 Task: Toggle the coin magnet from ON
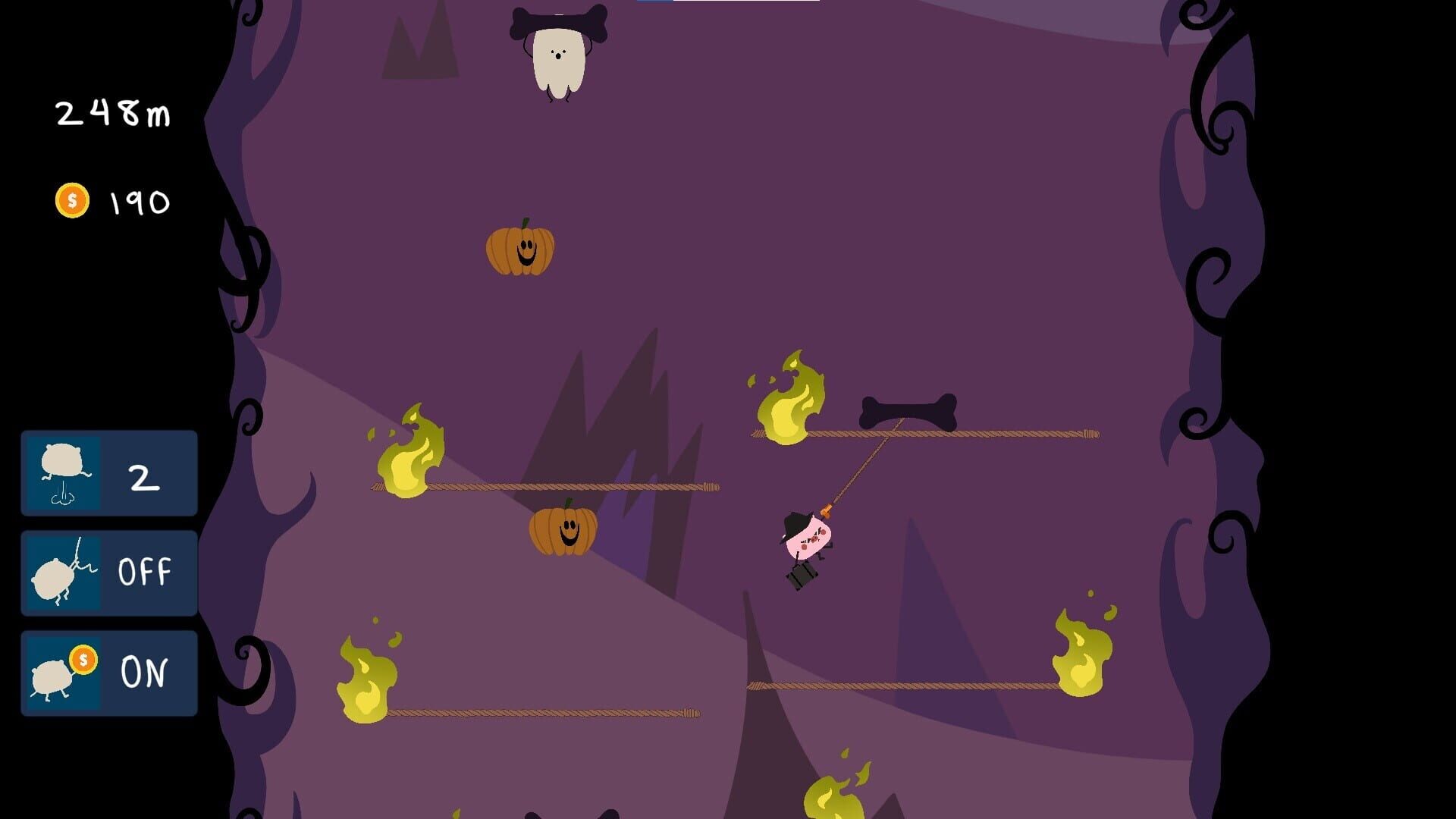109,671
